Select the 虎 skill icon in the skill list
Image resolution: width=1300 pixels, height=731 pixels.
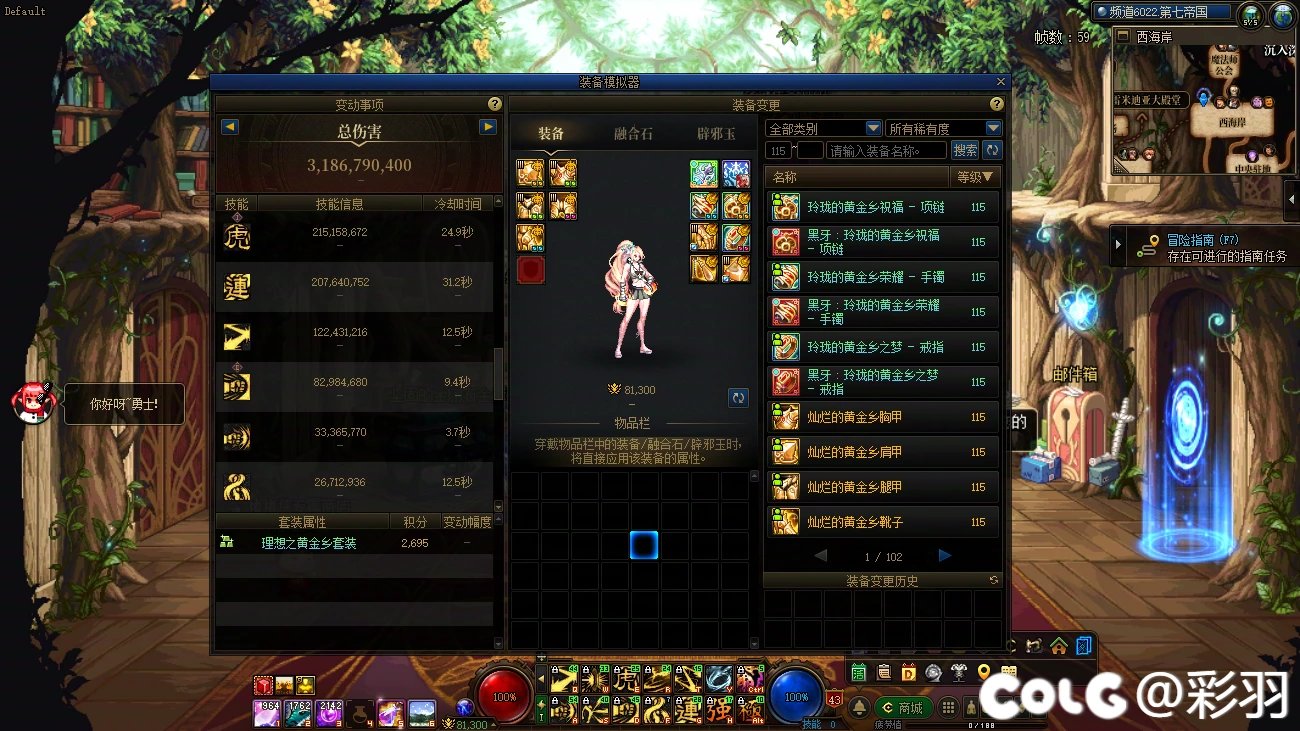tap(235, 237)
